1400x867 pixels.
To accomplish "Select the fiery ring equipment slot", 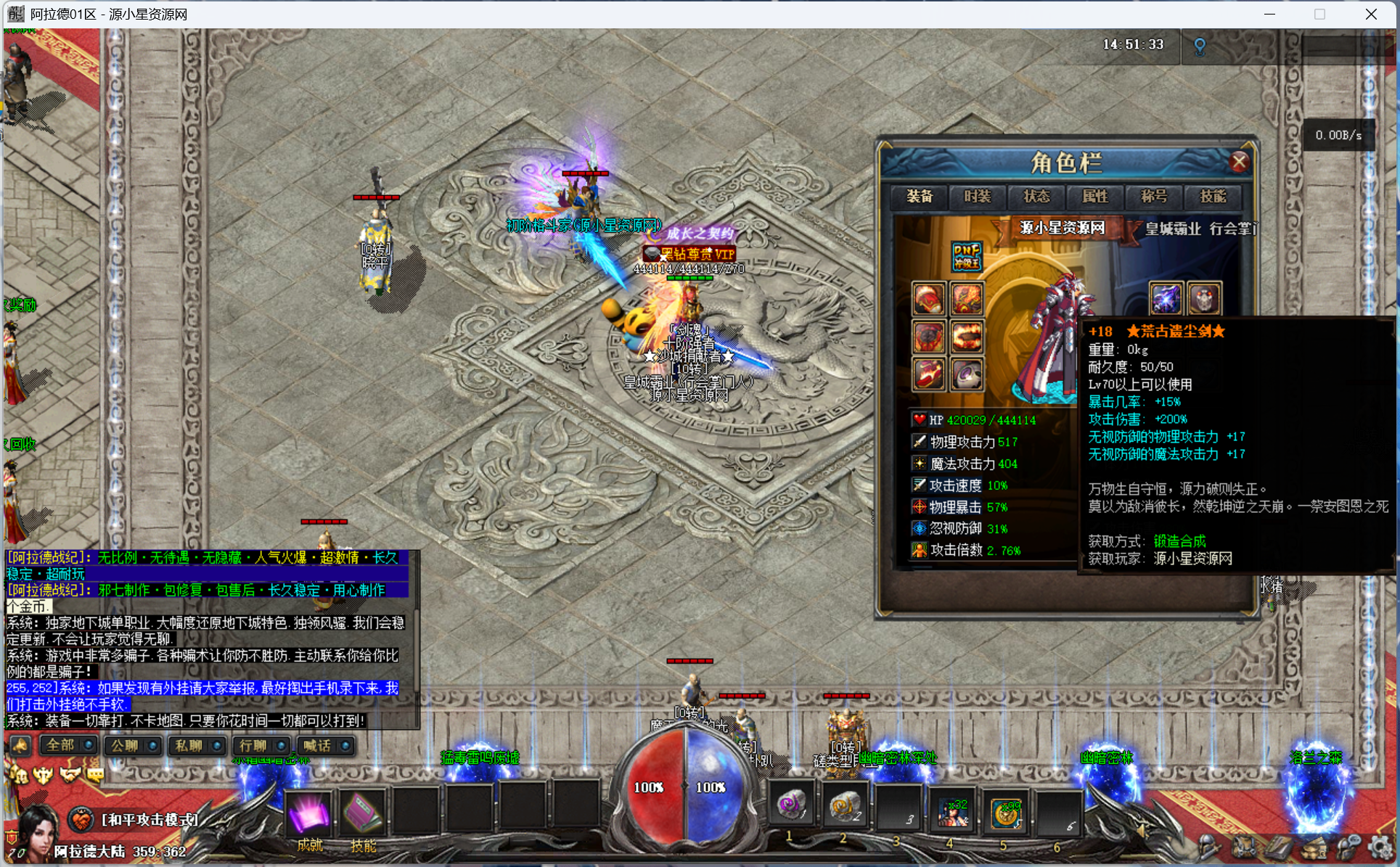I will point(967,337).
